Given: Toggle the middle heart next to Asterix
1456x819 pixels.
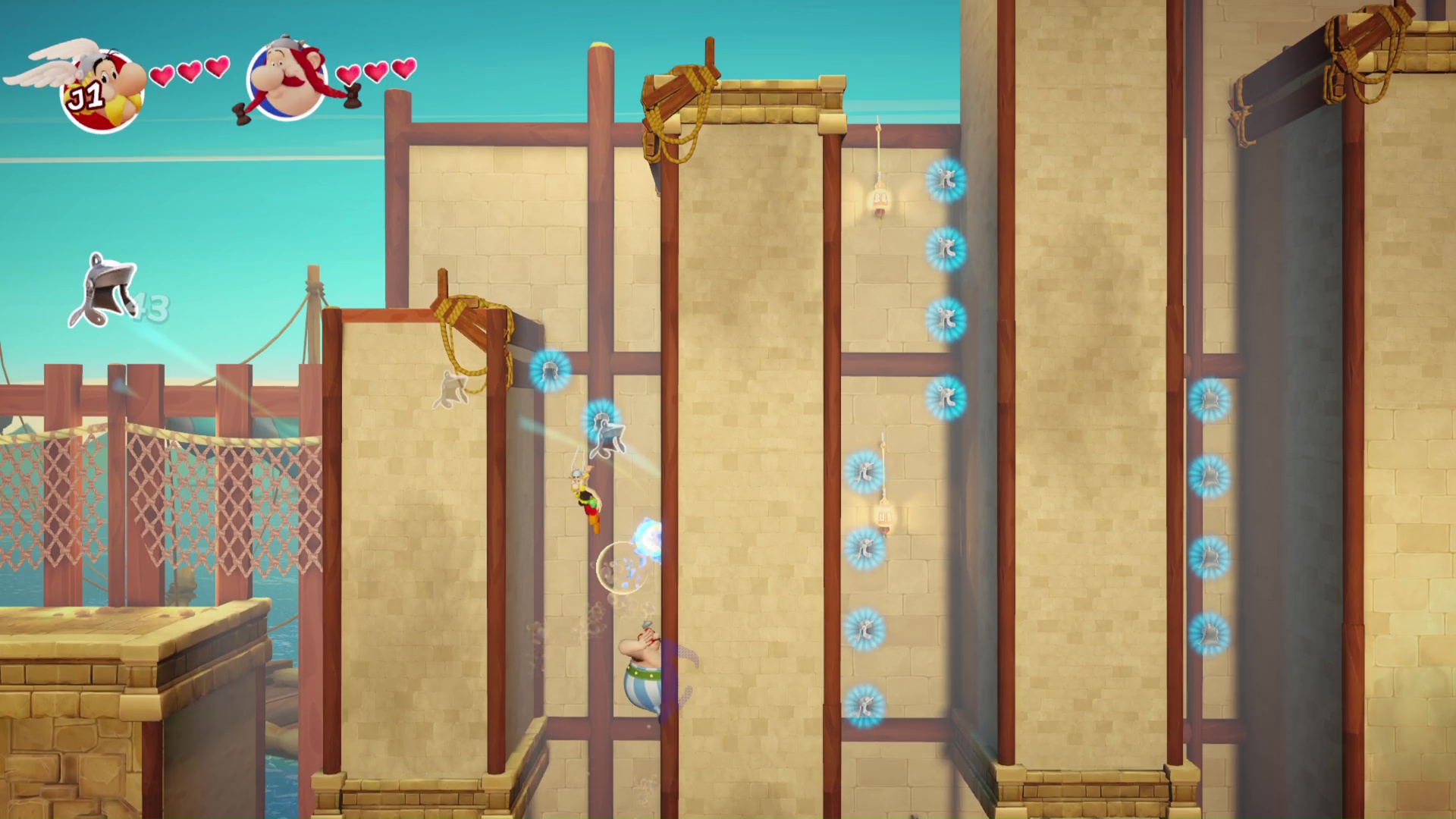Looking at the screenshot, I should pyautogui.click(x=189, y=71).
